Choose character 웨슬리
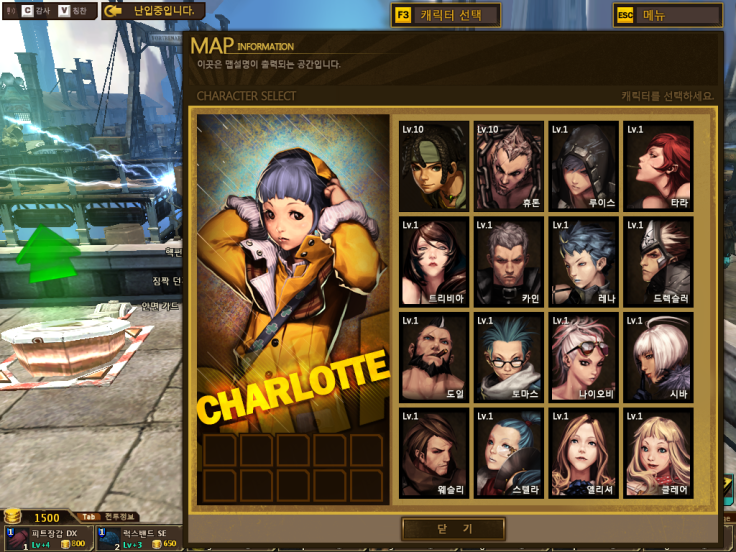Viewport: 736px width, 552px height. (x=434, y=452)
